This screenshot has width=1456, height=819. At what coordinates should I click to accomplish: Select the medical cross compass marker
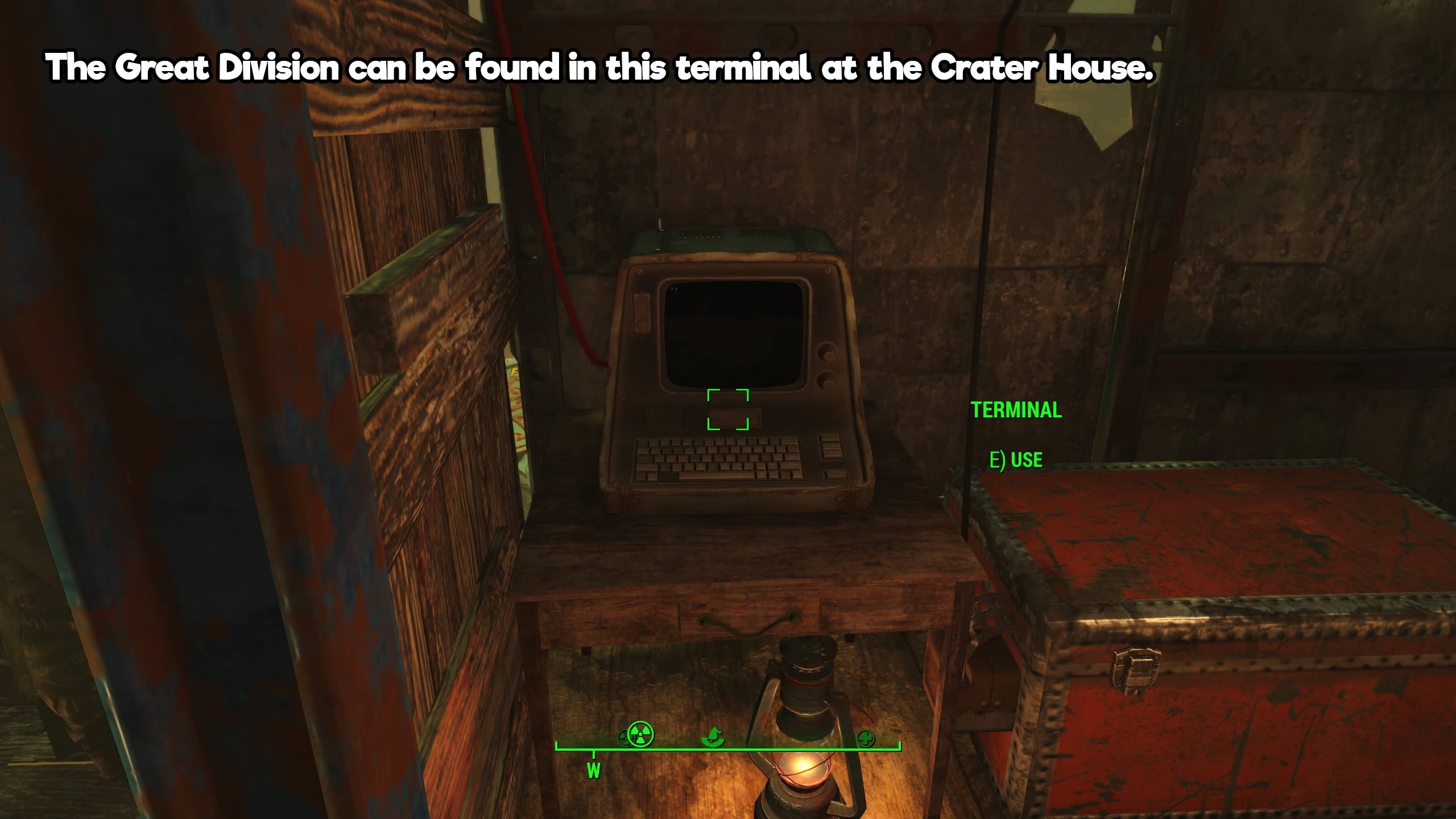(x=866, y=739)
